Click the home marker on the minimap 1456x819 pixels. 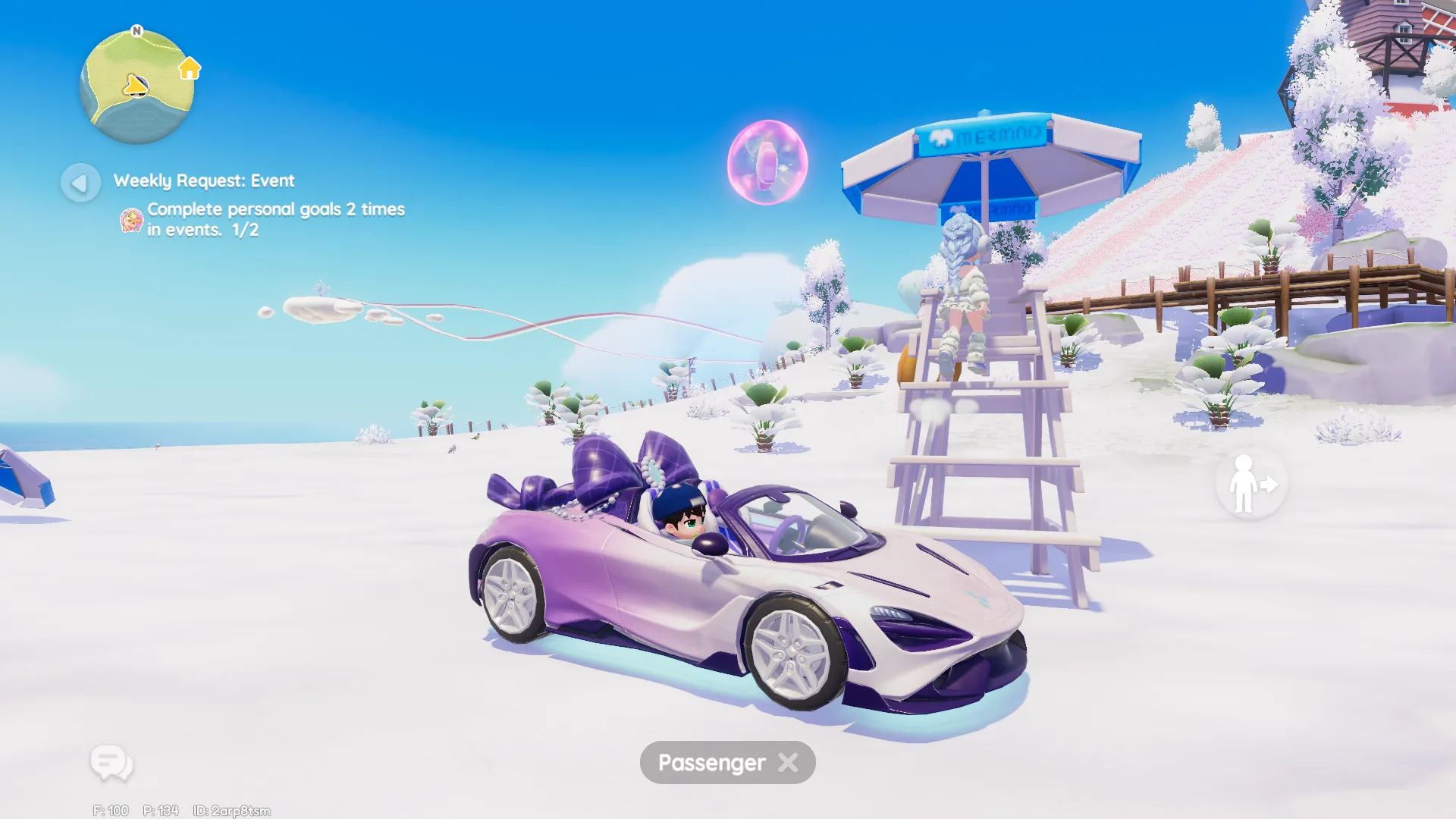(190, 69)
